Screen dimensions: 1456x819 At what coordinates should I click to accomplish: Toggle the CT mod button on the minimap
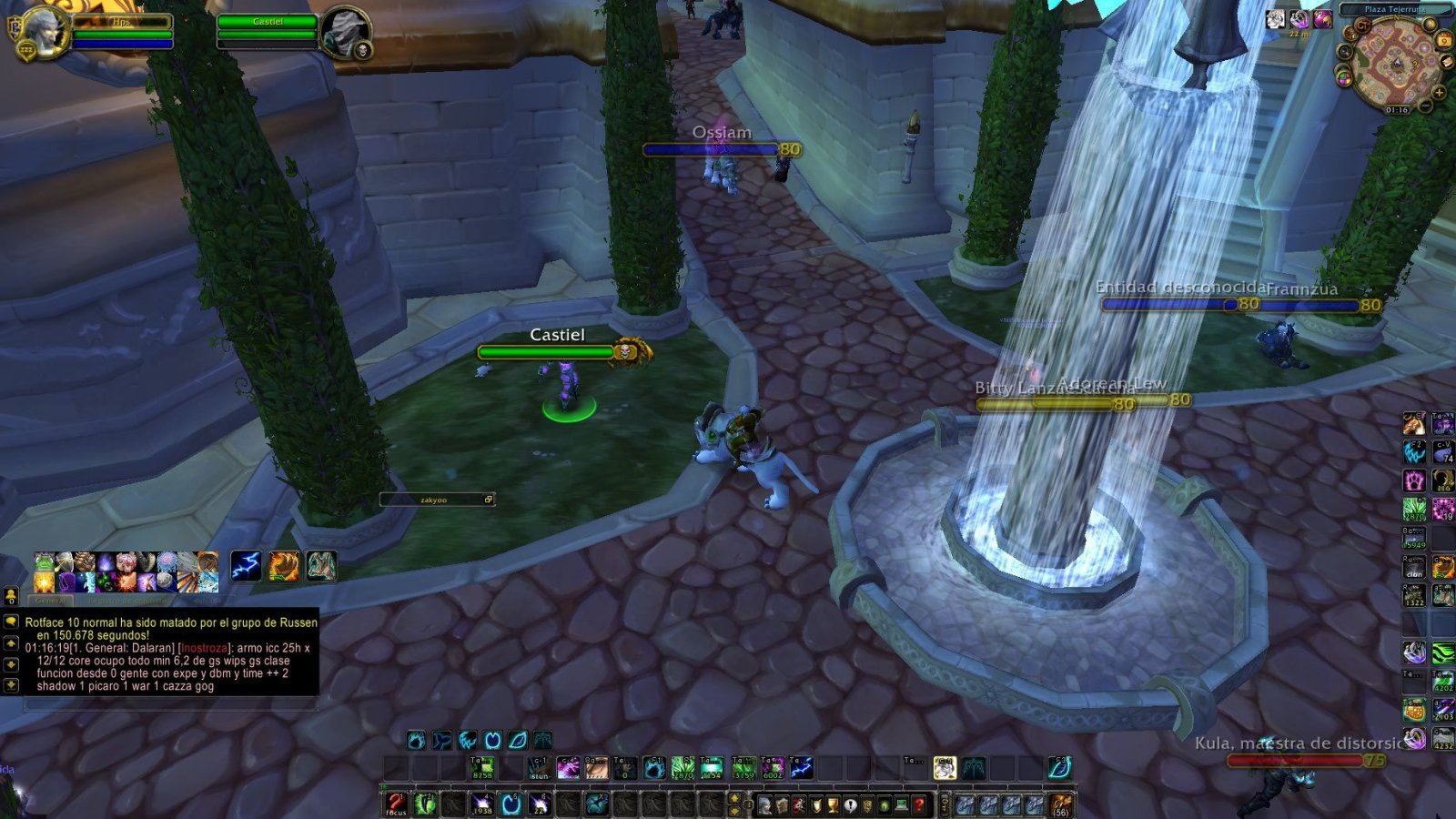click(x=1363, y=25)
